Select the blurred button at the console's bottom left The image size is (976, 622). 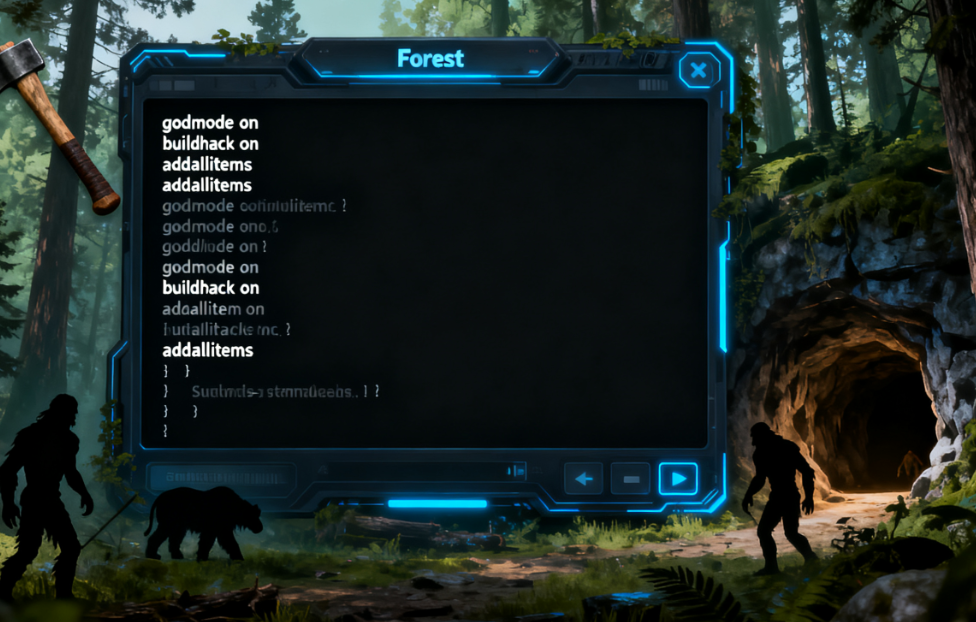pos(221,478)
